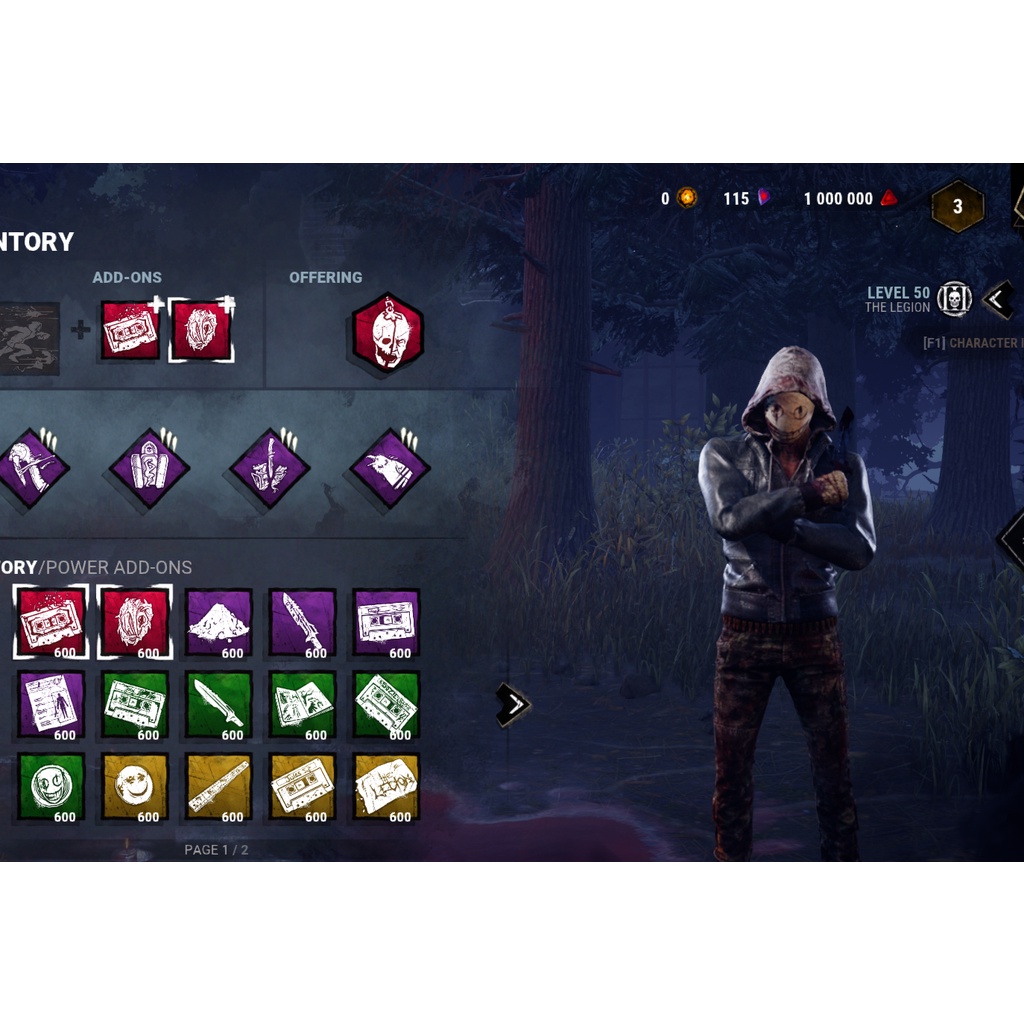Screen dimensions: 1024x1024
Task: Go to the next inventory page arrow
Action: 513,705
